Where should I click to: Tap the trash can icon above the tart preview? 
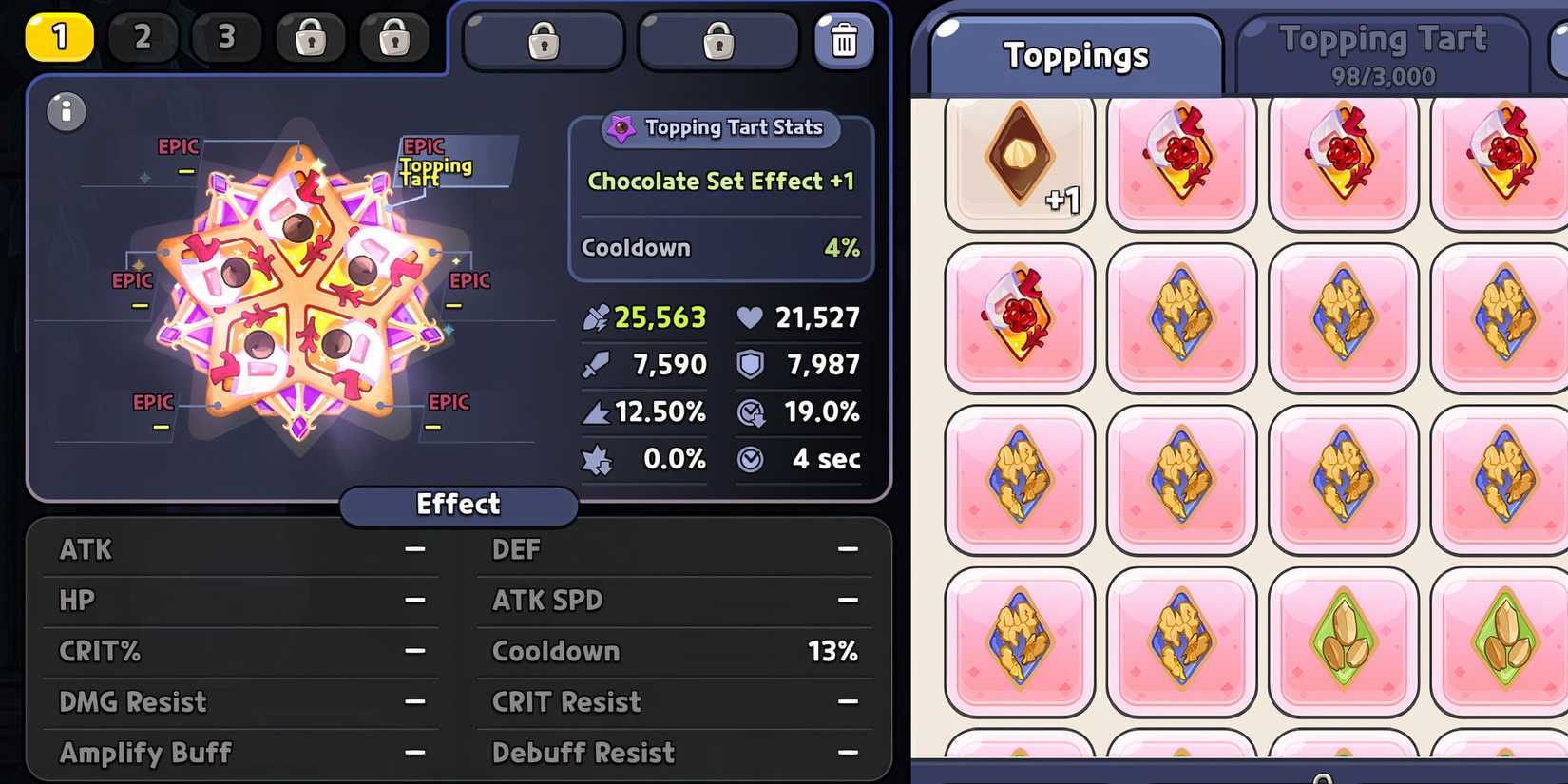tap(844, 41)
